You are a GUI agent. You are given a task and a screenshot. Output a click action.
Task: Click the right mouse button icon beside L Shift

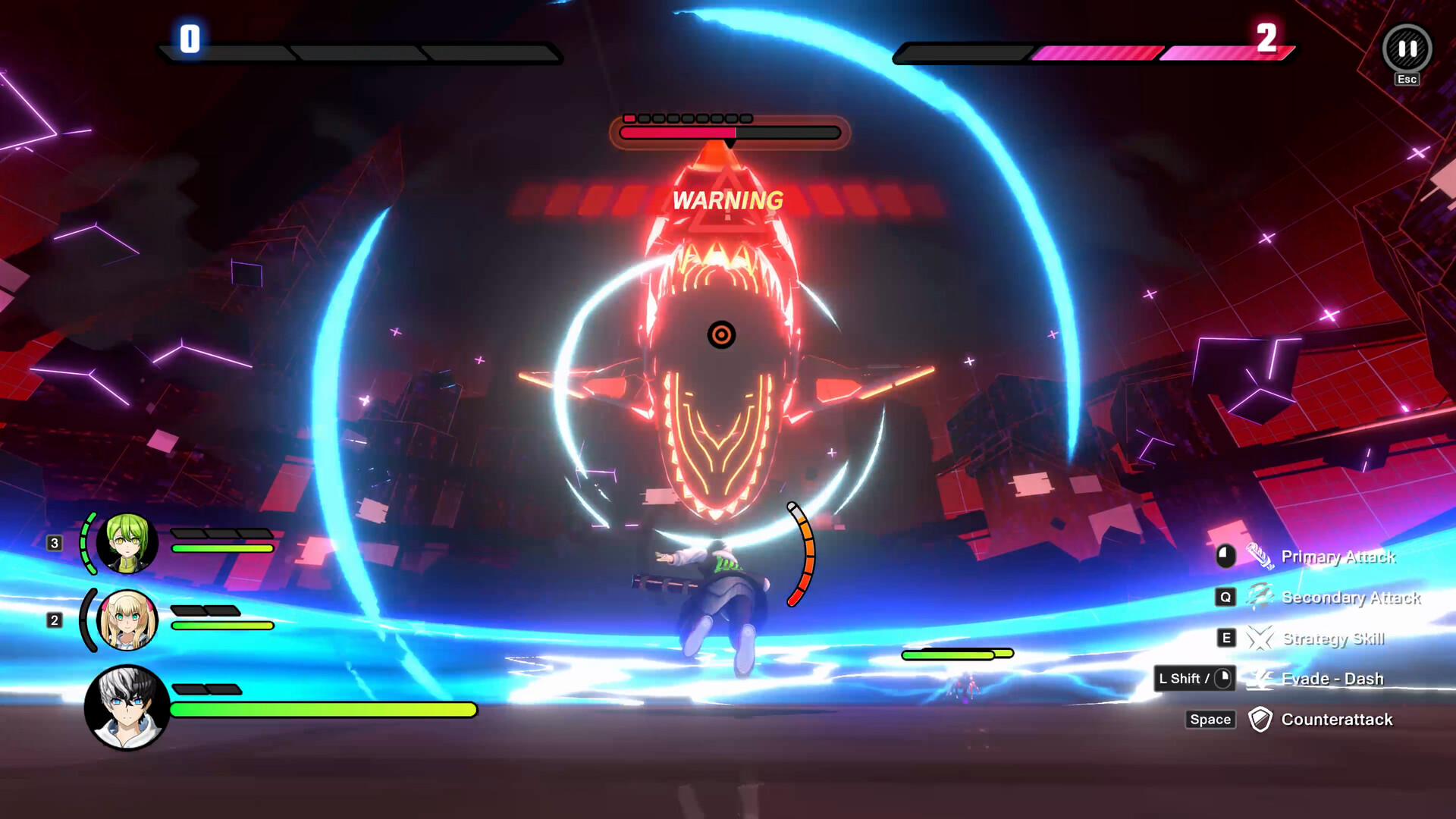coord(1223,679)
